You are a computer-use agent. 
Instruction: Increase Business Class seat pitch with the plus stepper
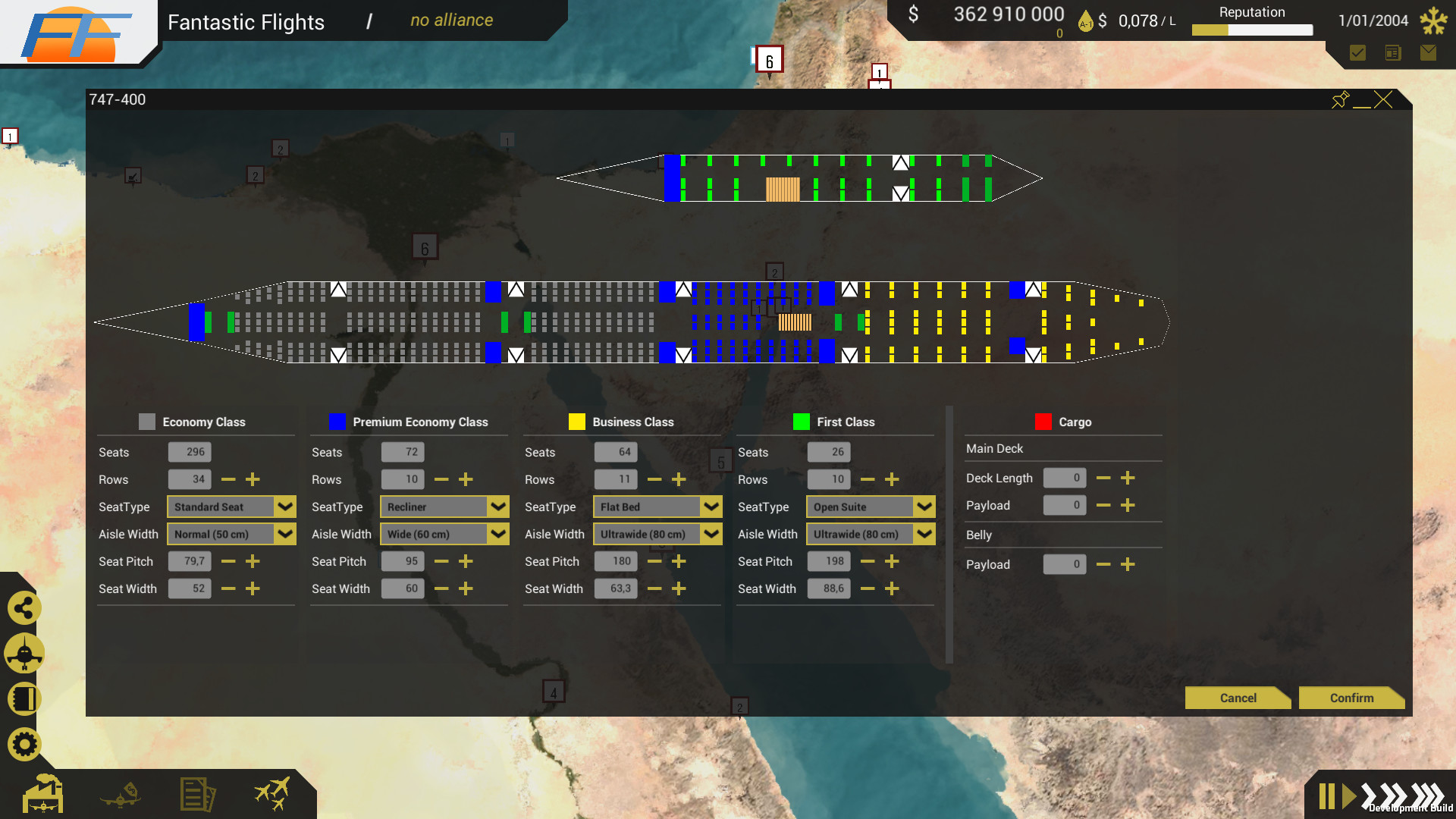[679, 561]
